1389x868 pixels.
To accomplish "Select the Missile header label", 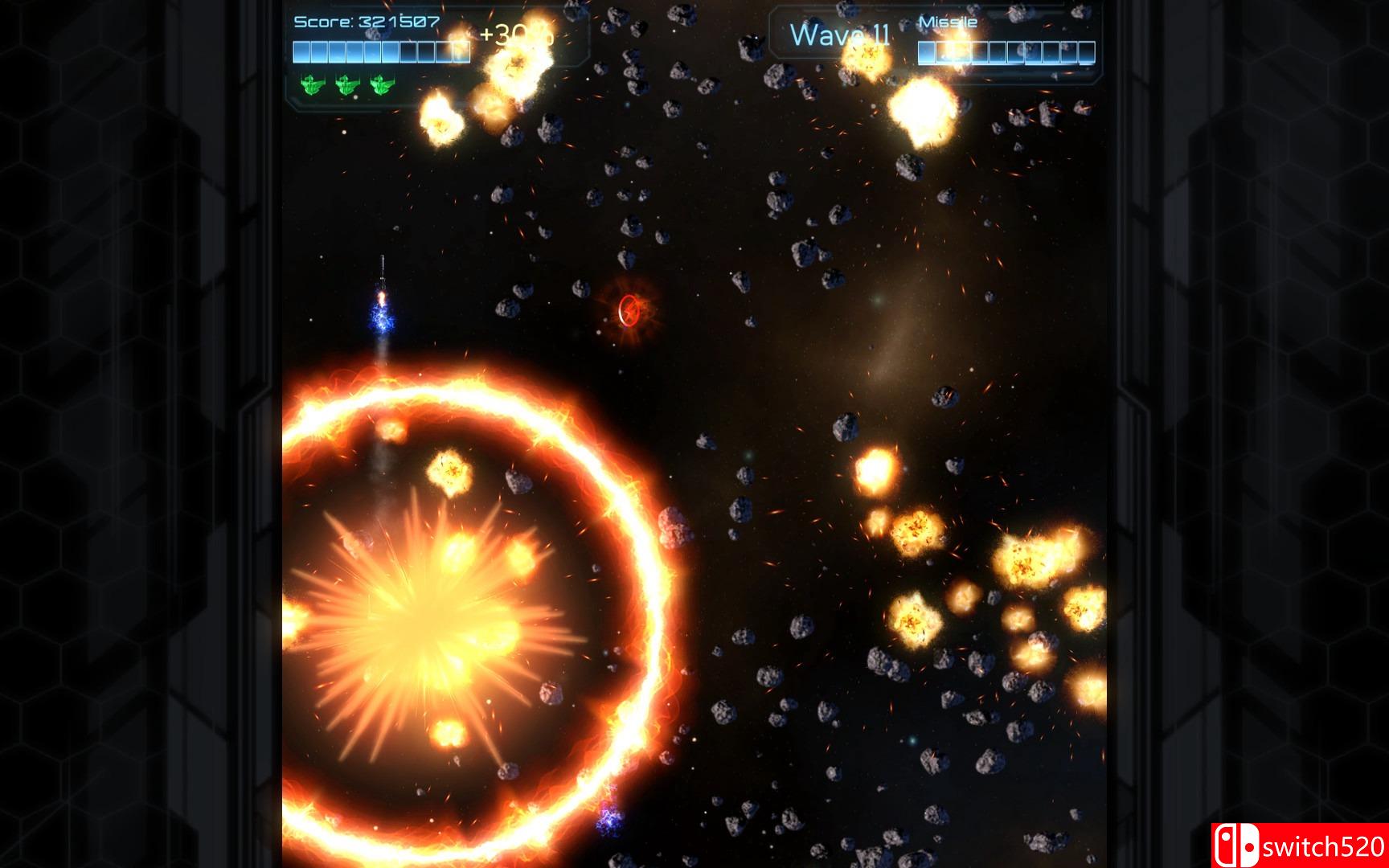I will point(947,22).
